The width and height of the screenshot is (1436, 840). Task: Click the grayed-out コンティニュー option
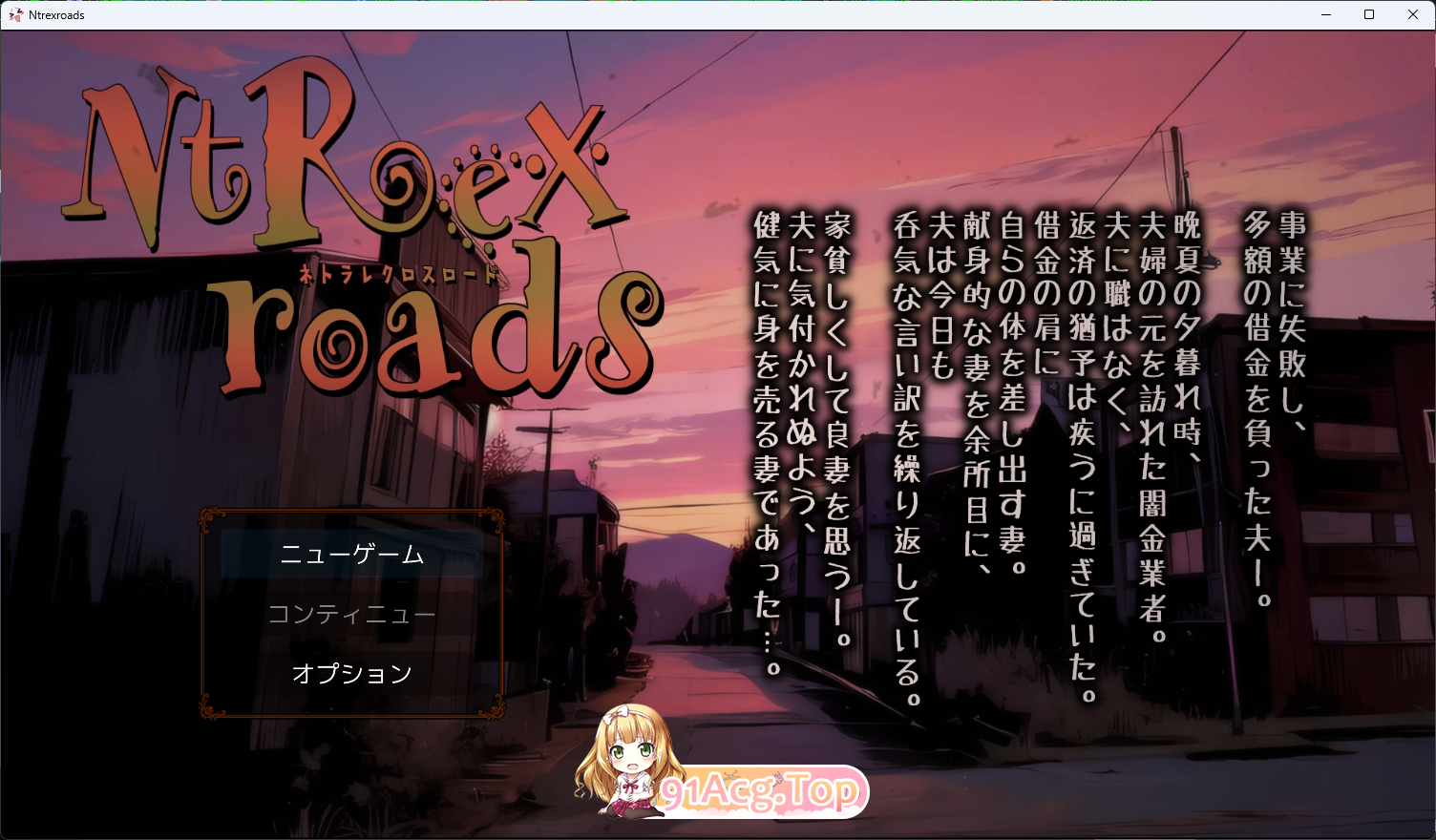coord(353,614)
